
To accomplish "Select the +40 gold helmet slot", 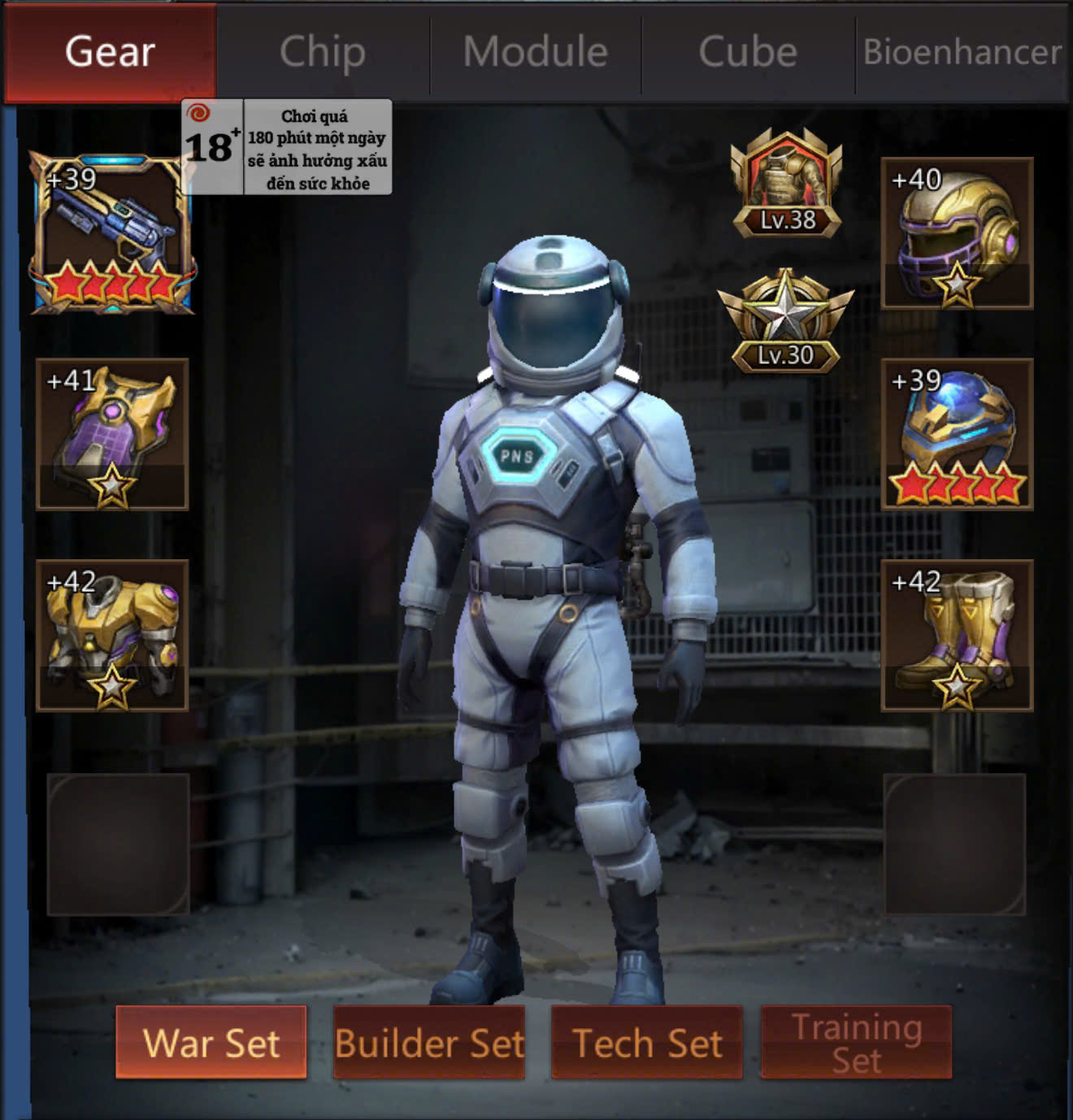I will click(x=957, y=233).
